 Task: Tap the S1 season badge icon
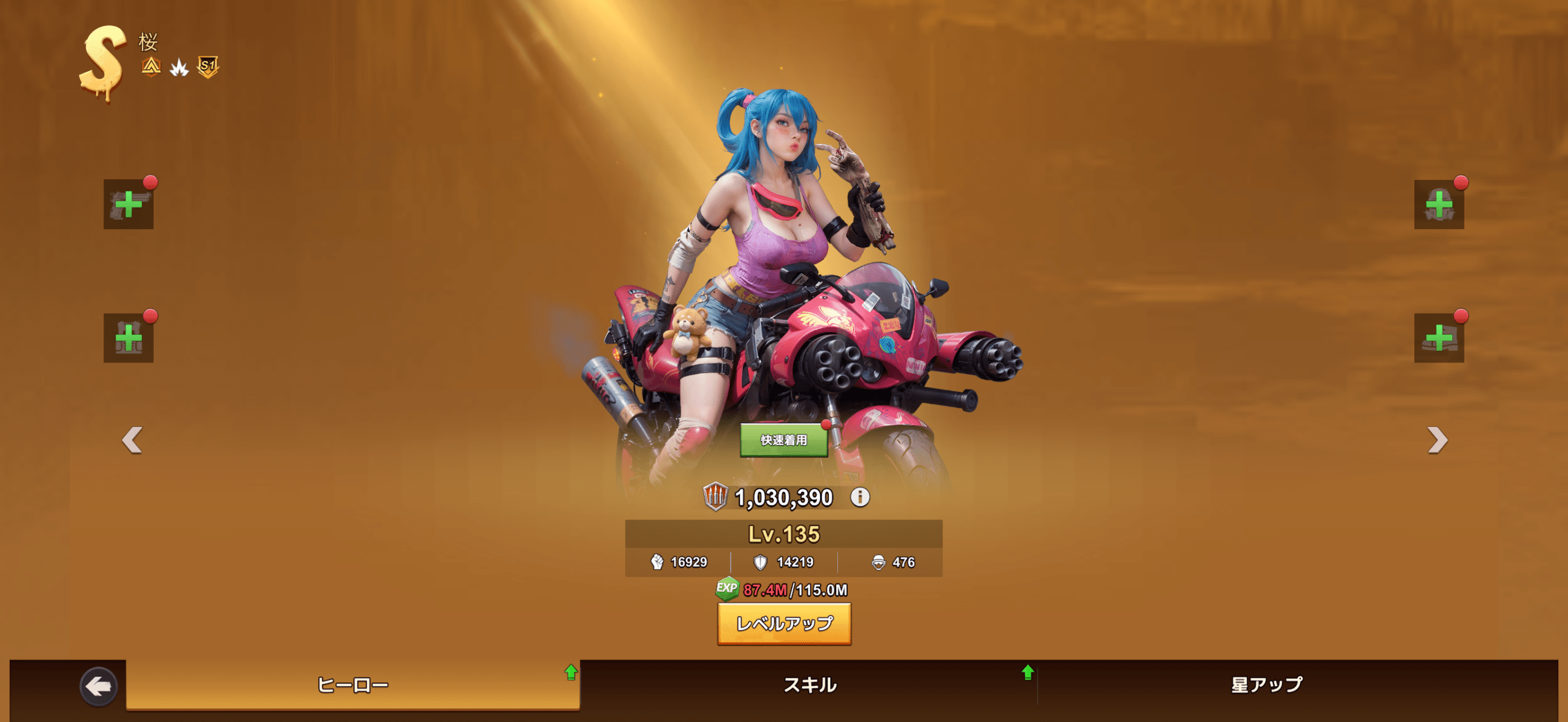point(208,66)
